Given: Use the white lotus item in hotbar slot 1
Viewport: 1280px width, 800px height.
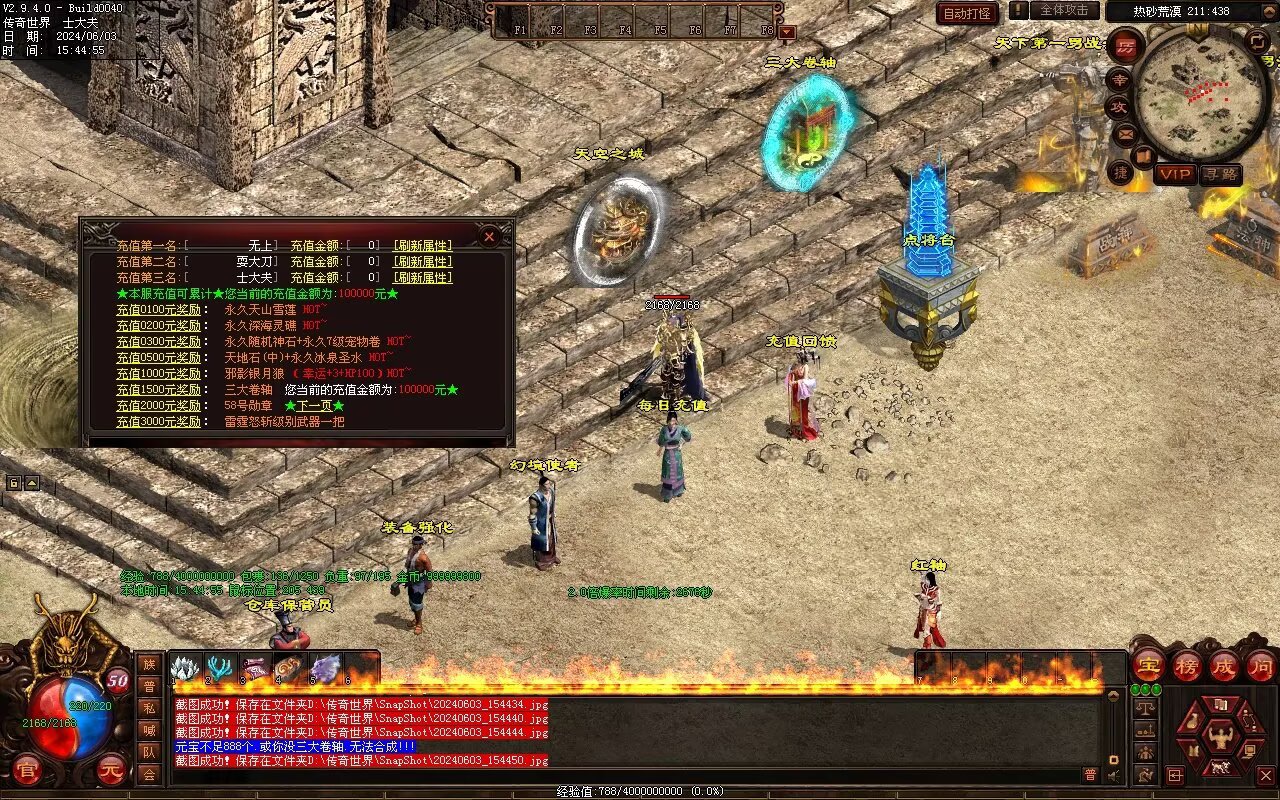Looking at the screenshot, I should [x=186, y=668].
